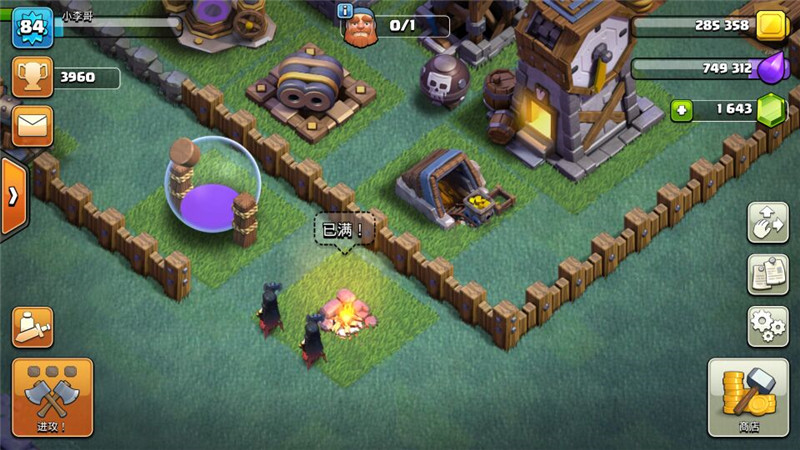Click the level 84 profile badge
The width and height of the screenshot is (800, 450).
pyautogui.click(x=31, y=27)
